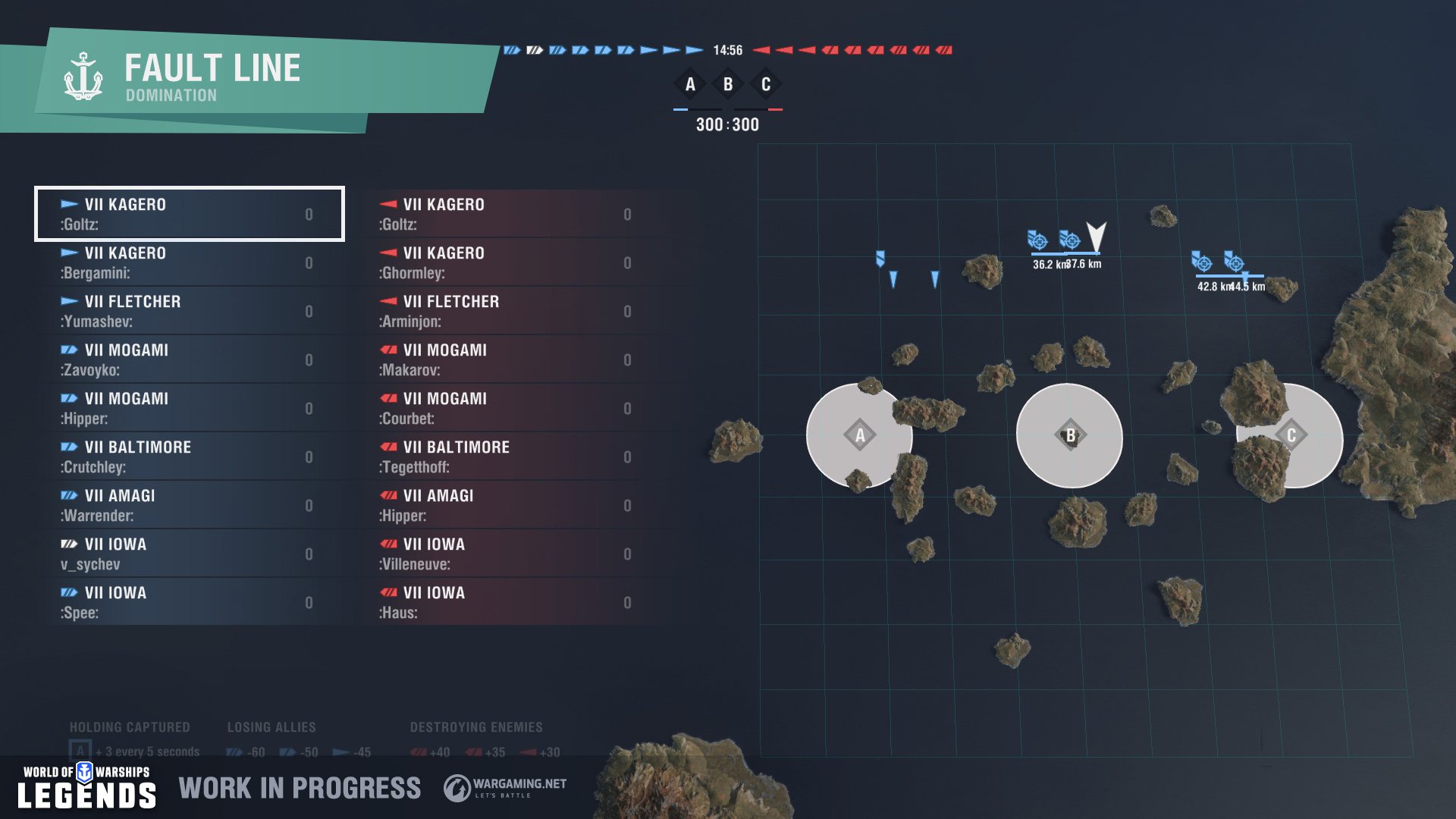The width and height of the screenshot is (1456, 819).
Task: Click the capture point B marker on the minimap
Action: coord(1070,435)
